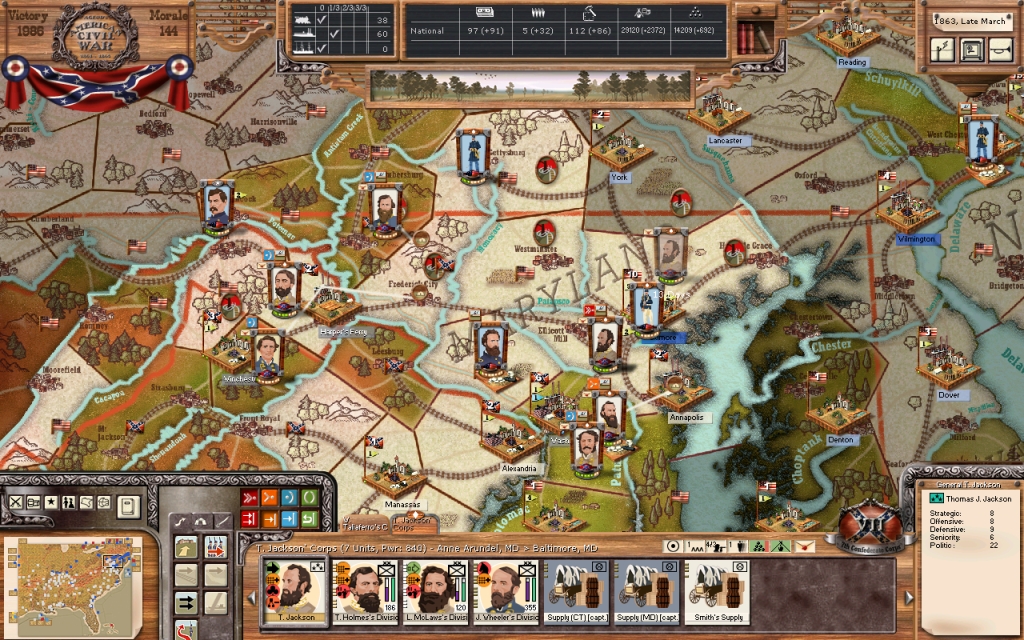
Task: Set the red assault posture icon
Action: tap(250, 497)
